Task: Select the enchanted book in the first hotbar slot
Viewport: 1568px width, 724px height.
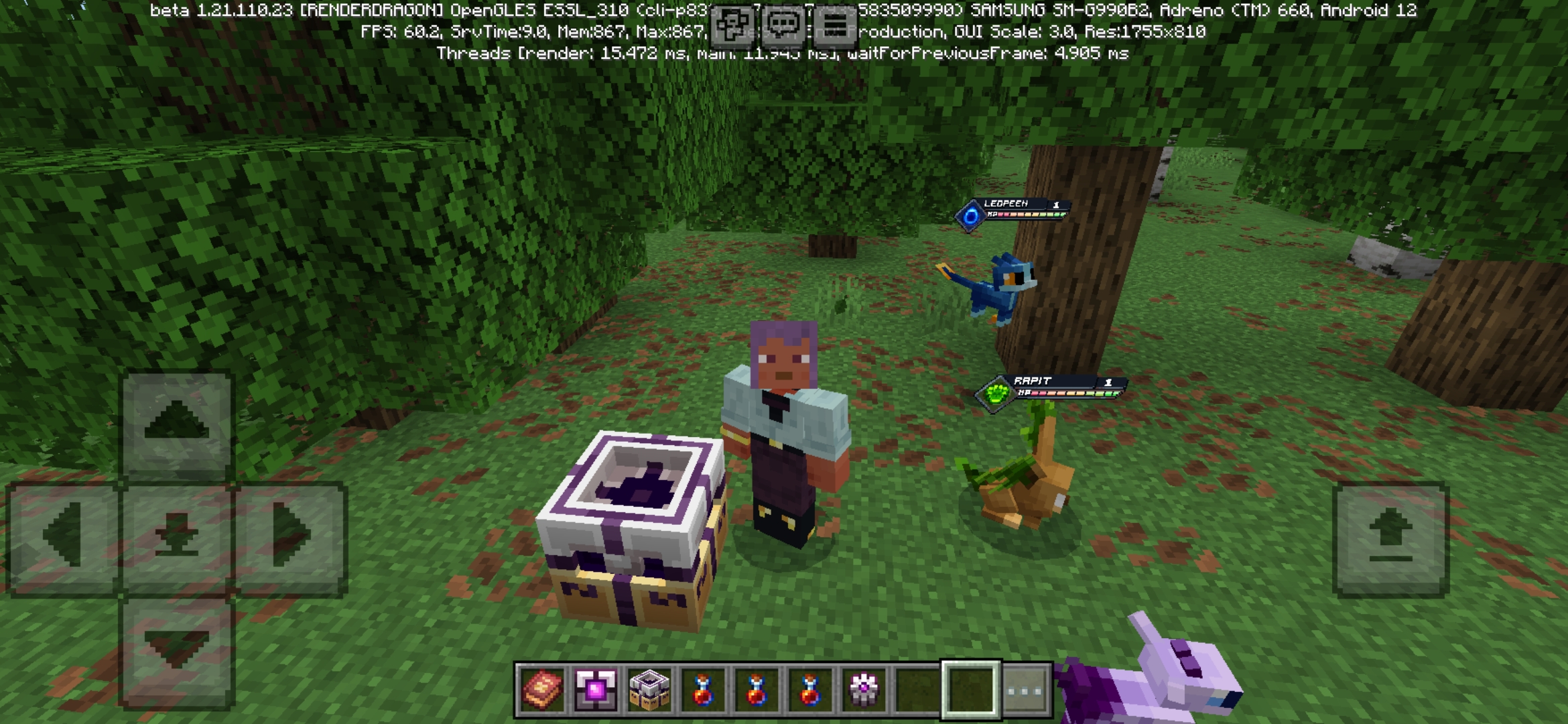Action: point(543,687)
